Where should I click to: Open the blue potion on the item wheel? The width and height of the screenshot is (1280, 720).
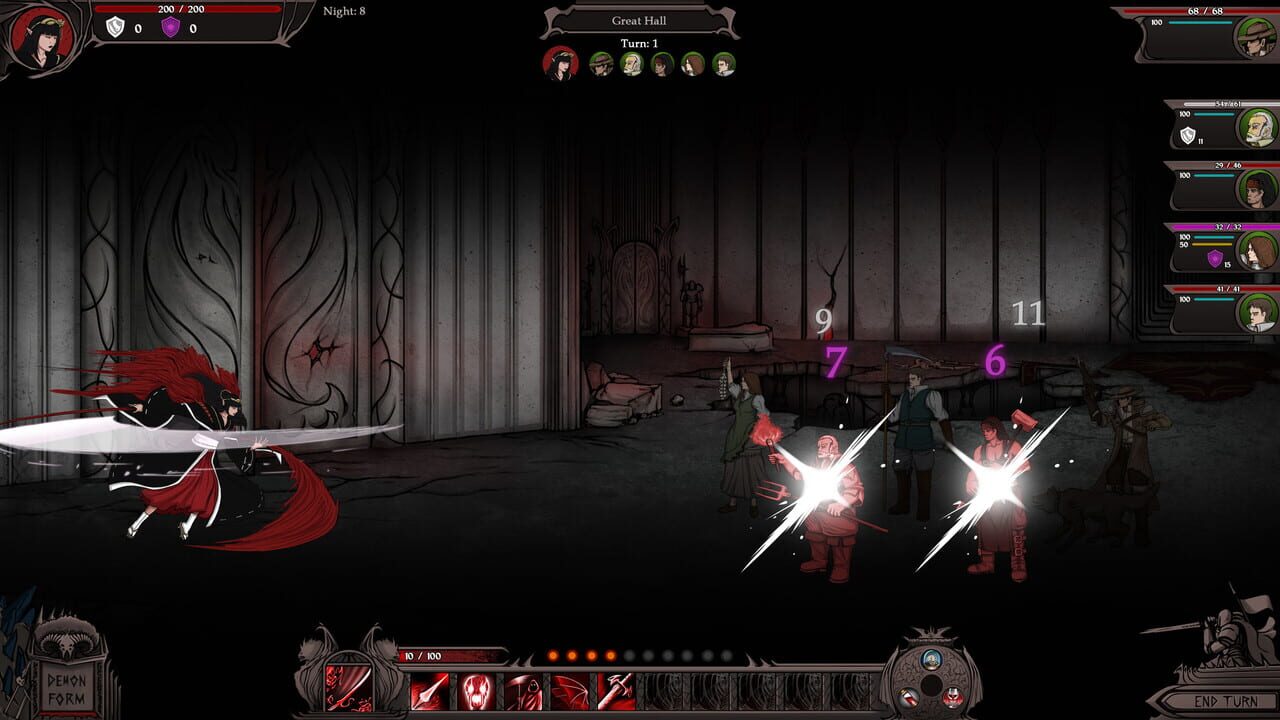pyautogui.click(x=931, y=659)
